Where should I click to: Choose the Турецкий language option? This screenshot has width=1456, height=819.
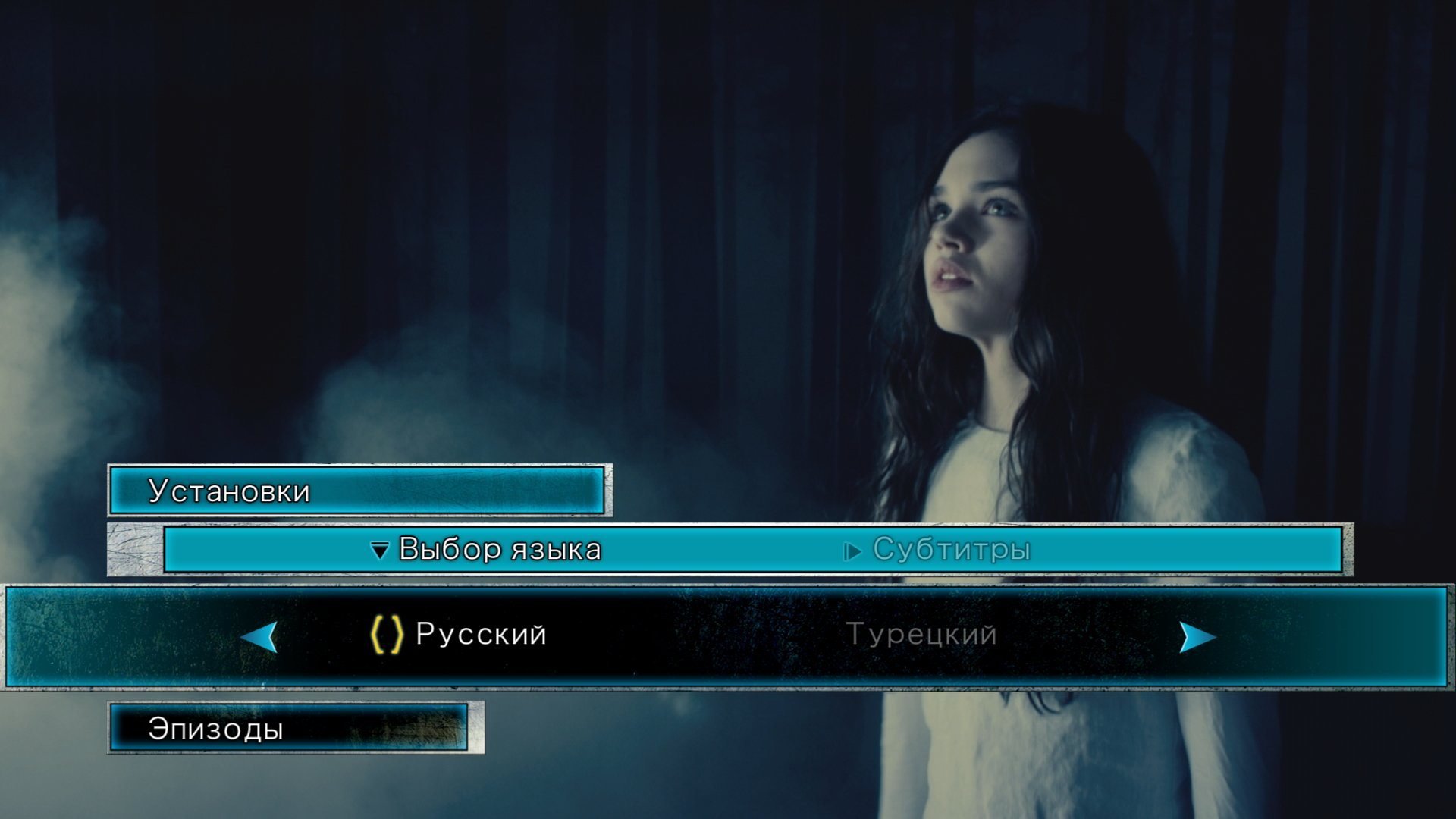921,634
